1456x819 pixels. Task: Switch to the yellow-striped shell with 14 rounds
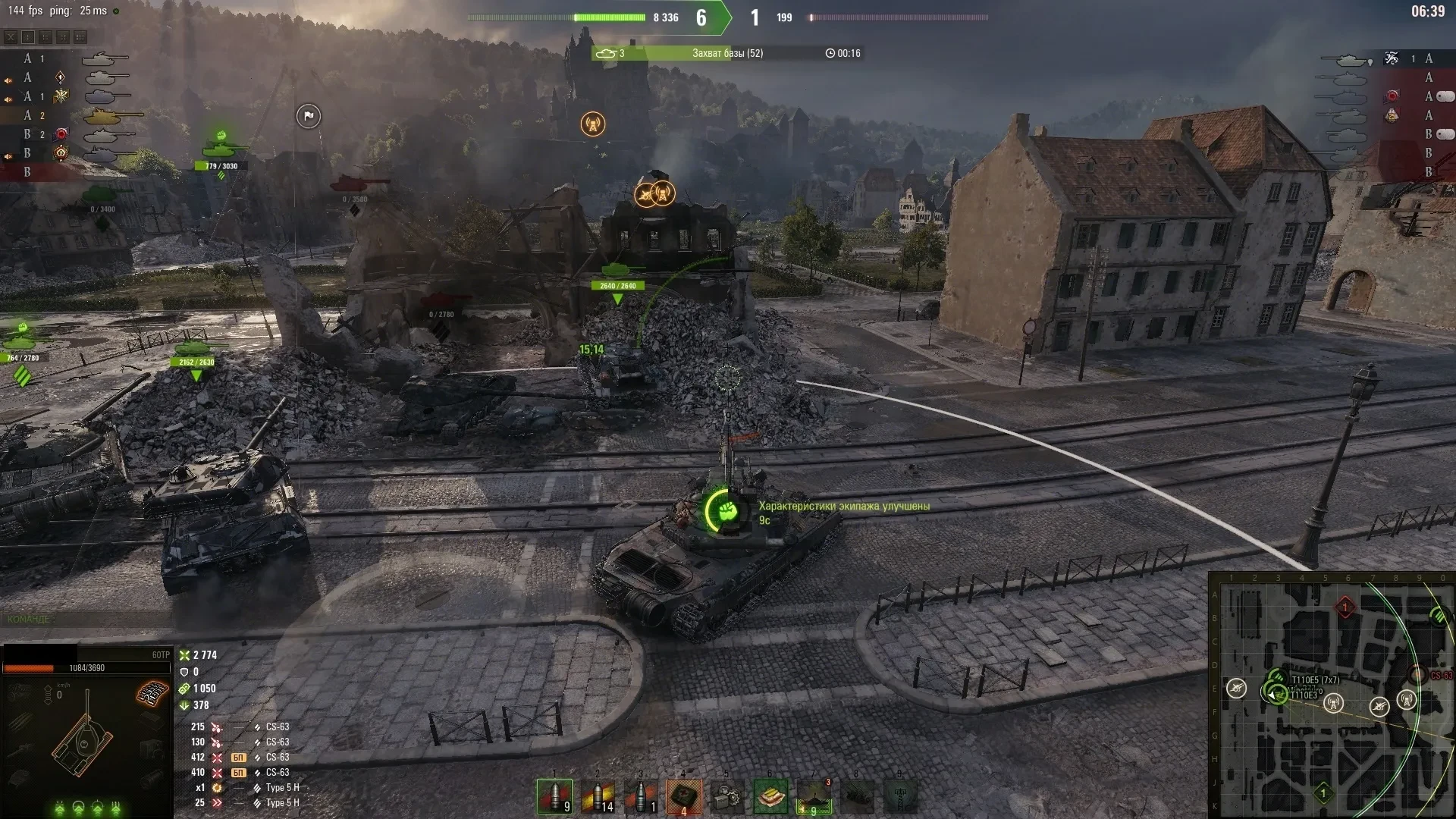598,796
